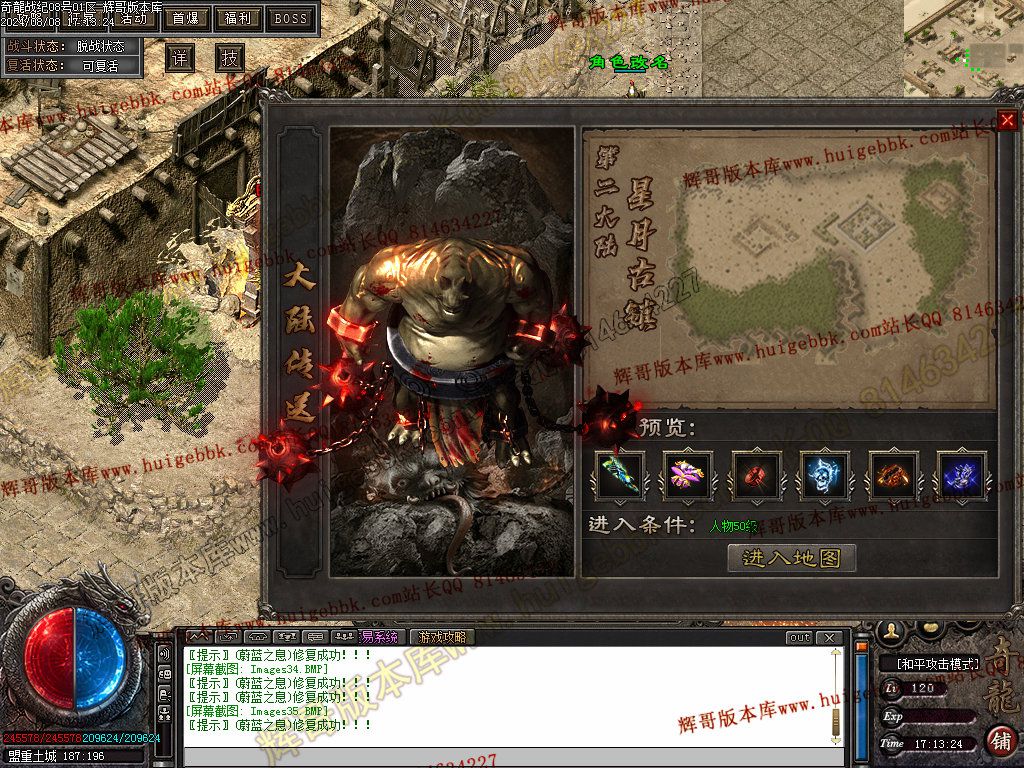Open the 活动 events menu
The height and width of the screenshot is (768, 1024).
[x=132, y=19]
